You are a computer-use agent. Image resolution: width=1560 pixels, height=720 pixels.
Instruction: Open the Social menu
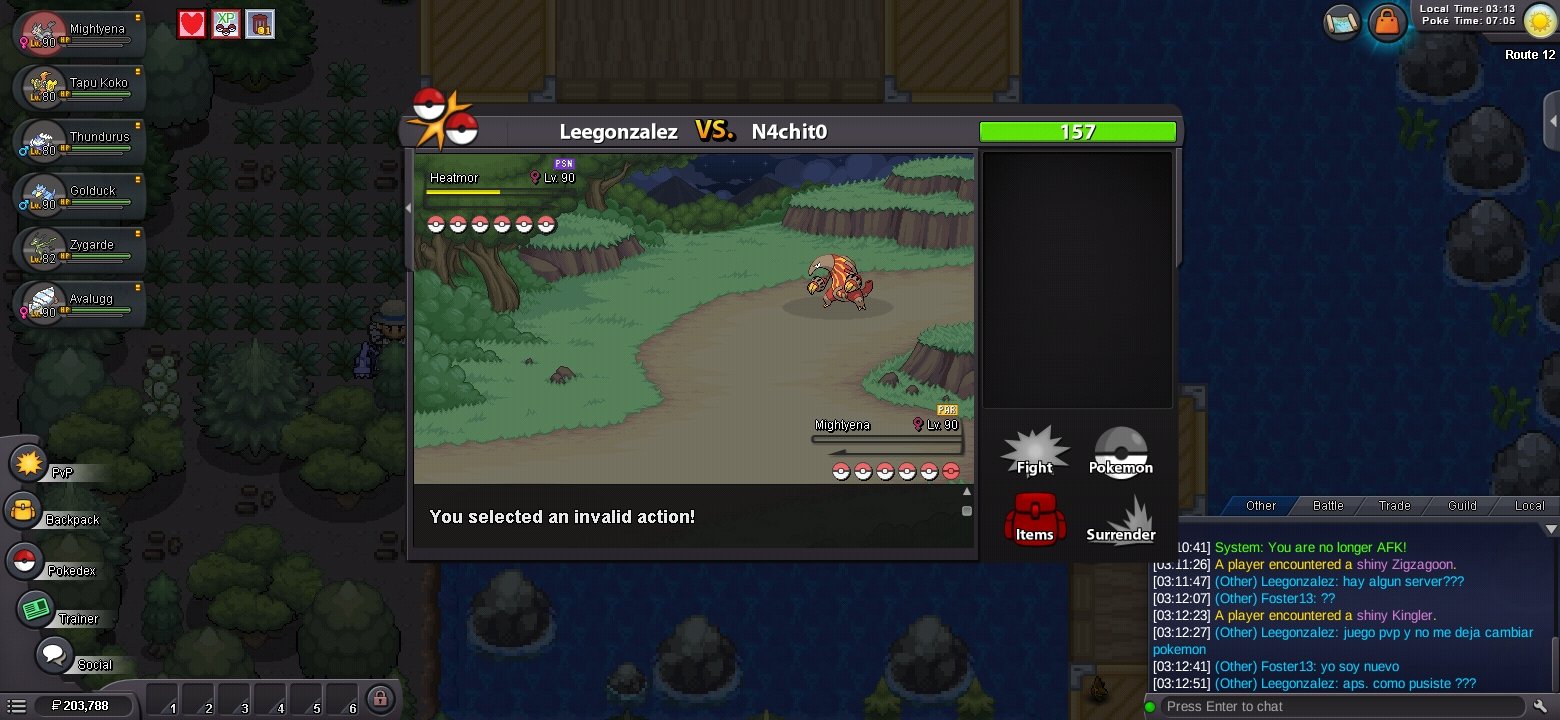click(54, 656)
